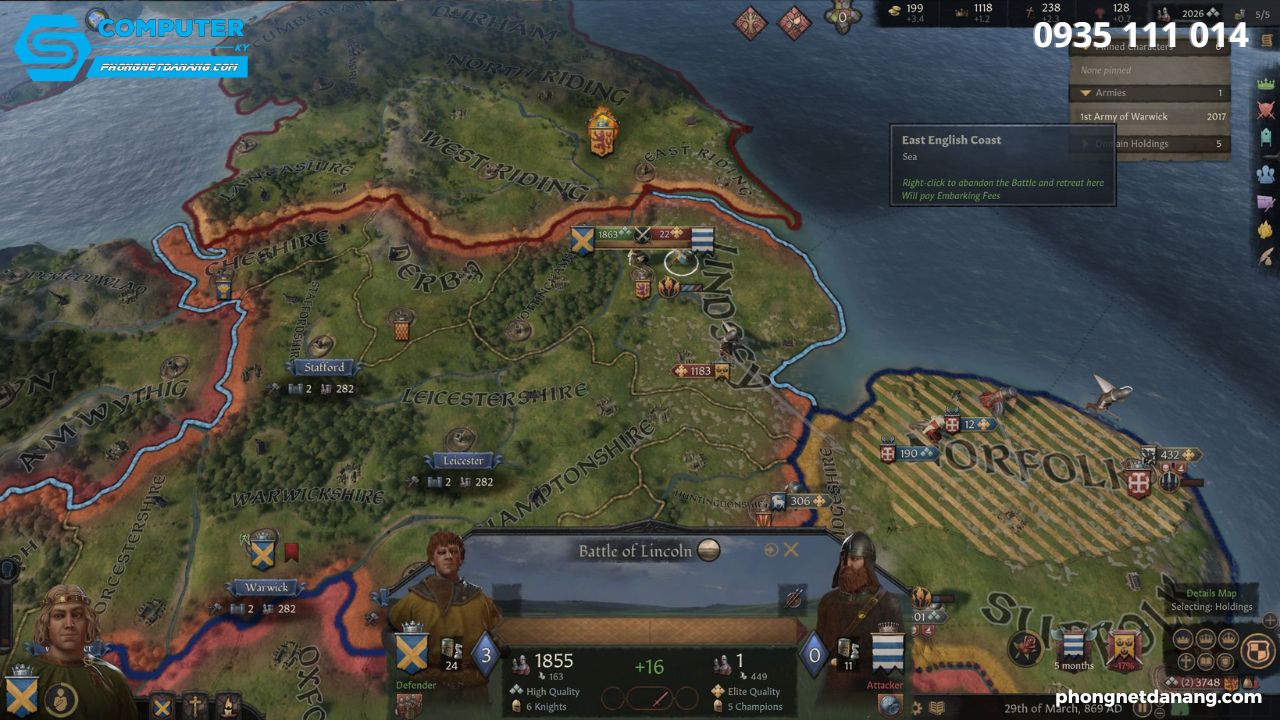1280x720 pixels.
Task: Select the Leicester holding banner
Action: (x=461, y=461)
